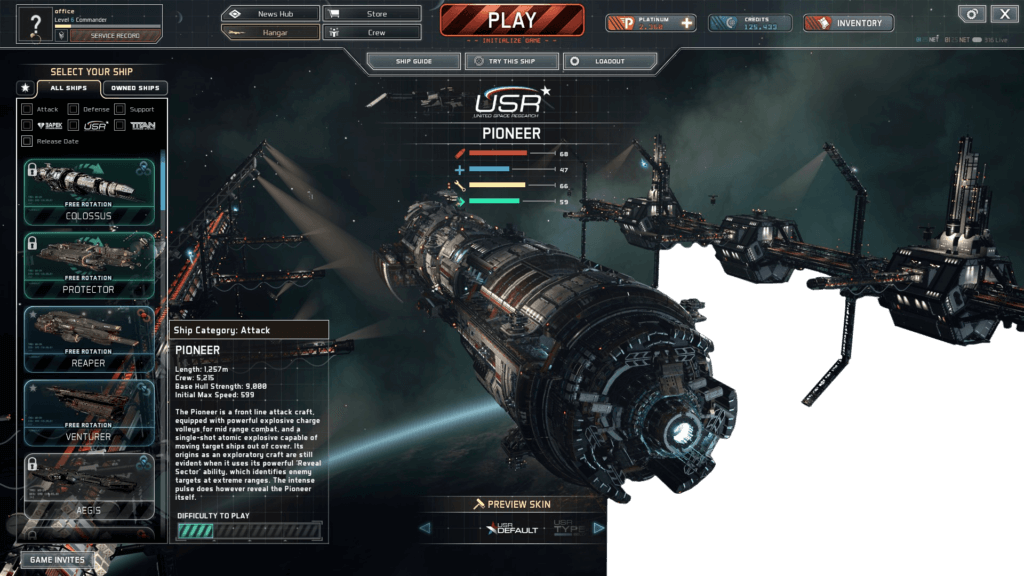
Task: Open settings via the gear icon button
Action: coord(972,14)
